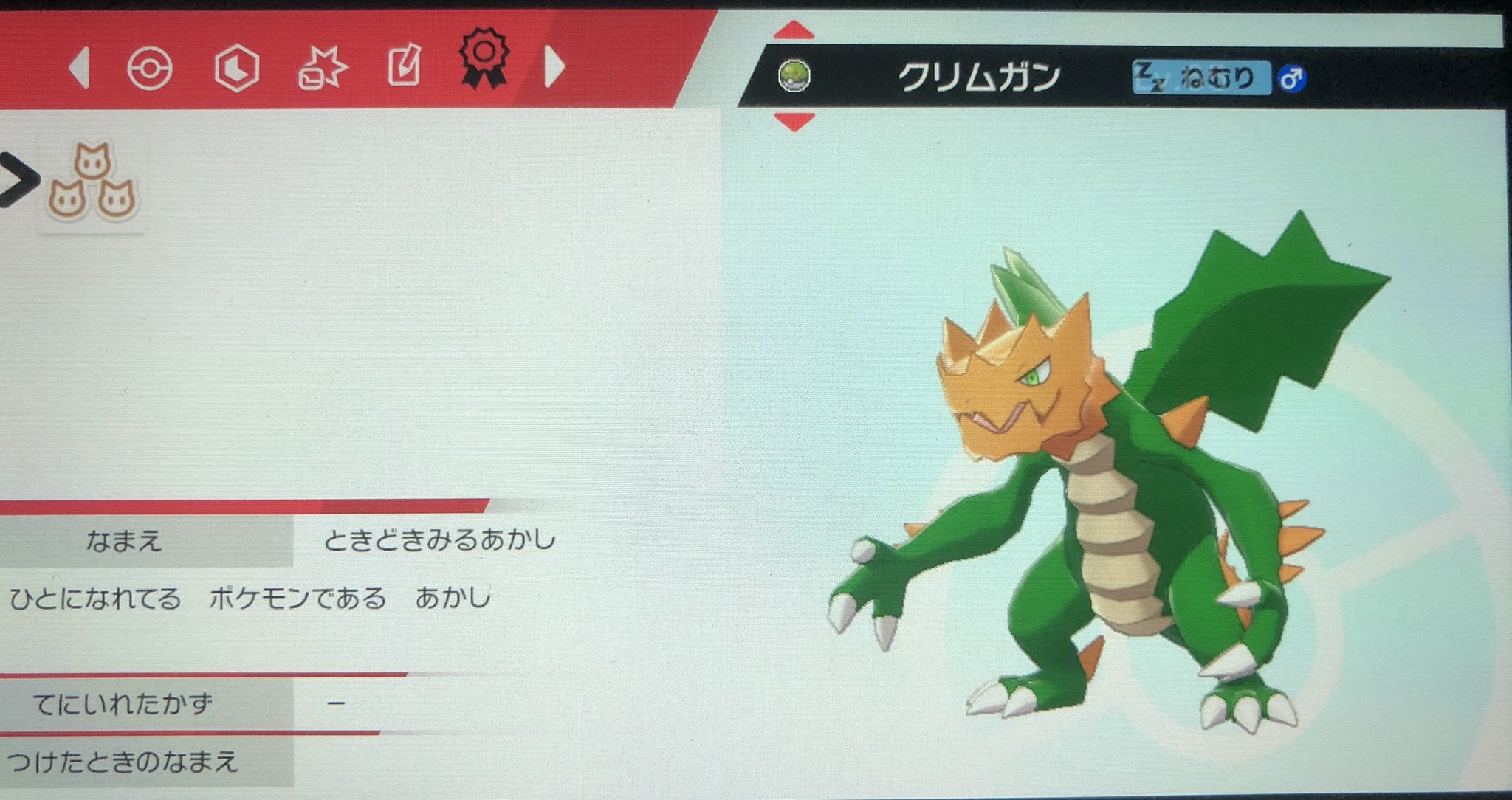Click the down arrow below the Pokémon name
1512x800 pixels.
coord(795,120)
